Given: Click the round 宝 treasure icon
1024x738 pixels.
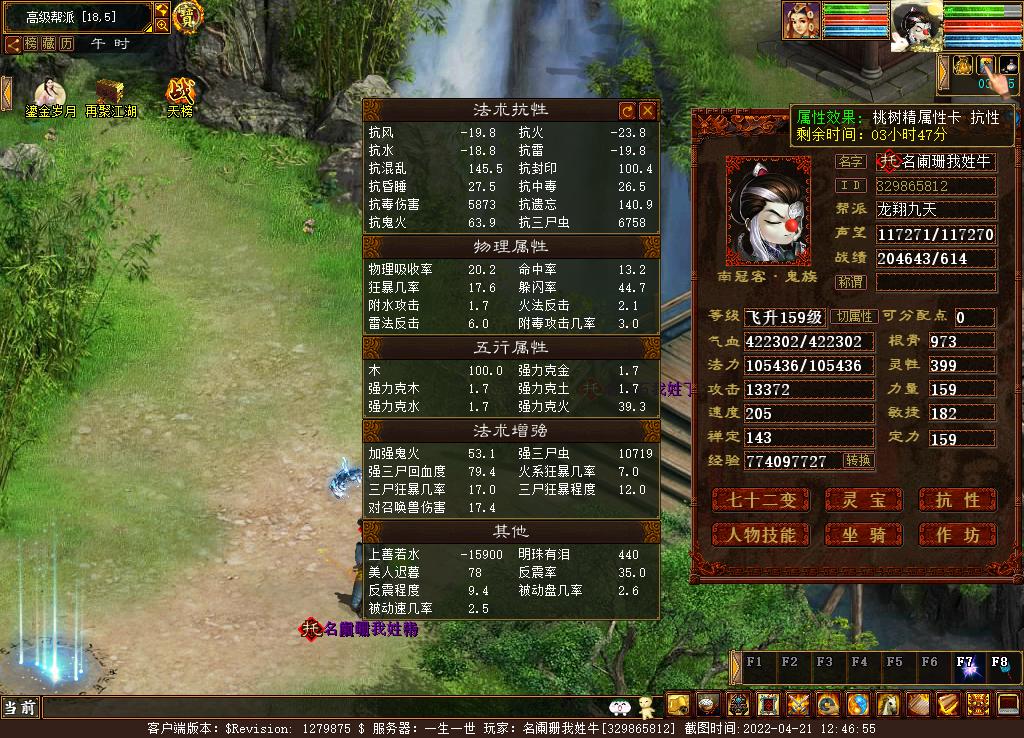Looking at the screenshot, I should pos(188,16).
